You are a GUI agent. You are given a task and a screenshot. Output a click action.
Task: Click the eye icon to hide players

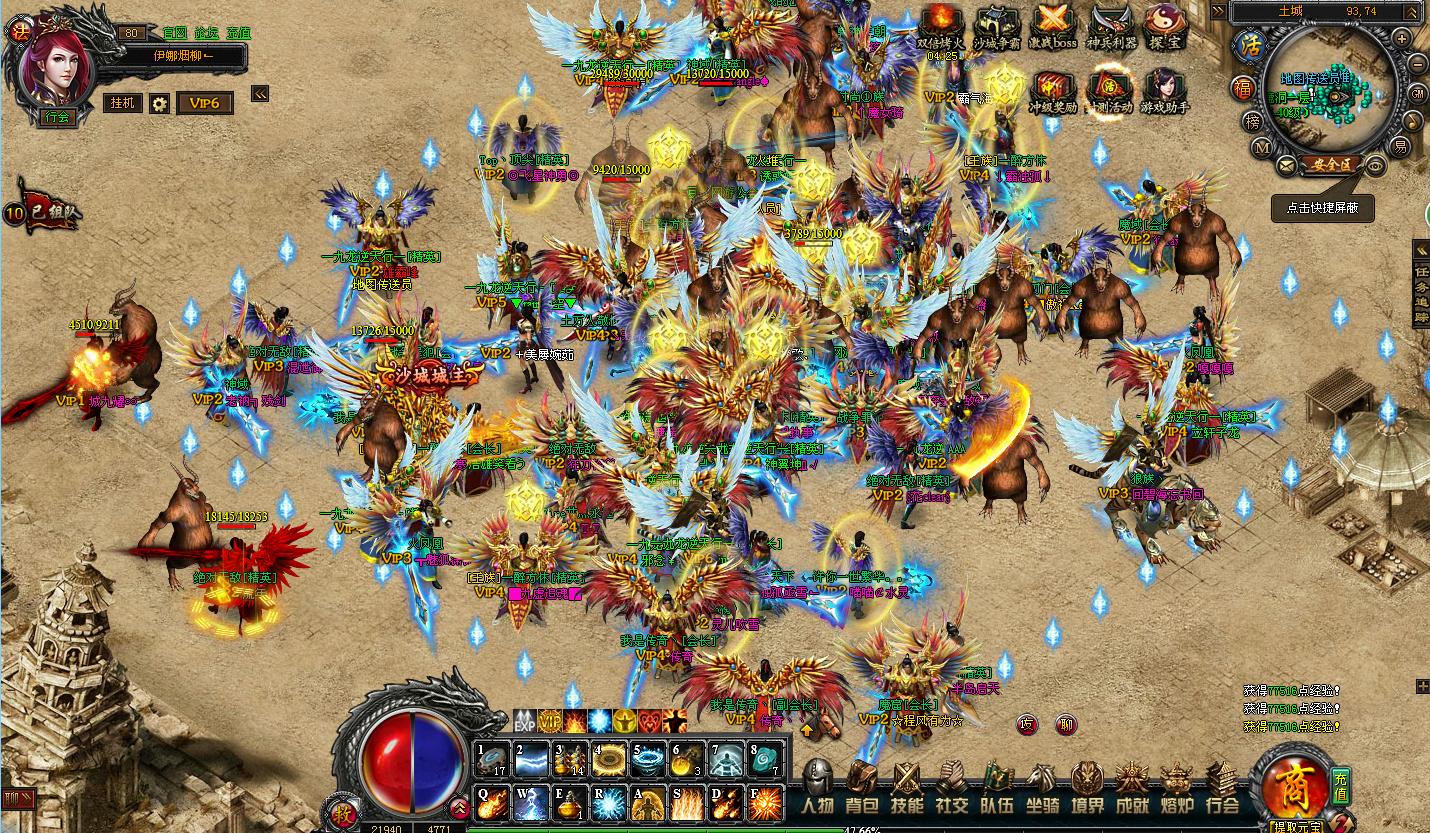pyautogui.click(x=1376, y=164)
